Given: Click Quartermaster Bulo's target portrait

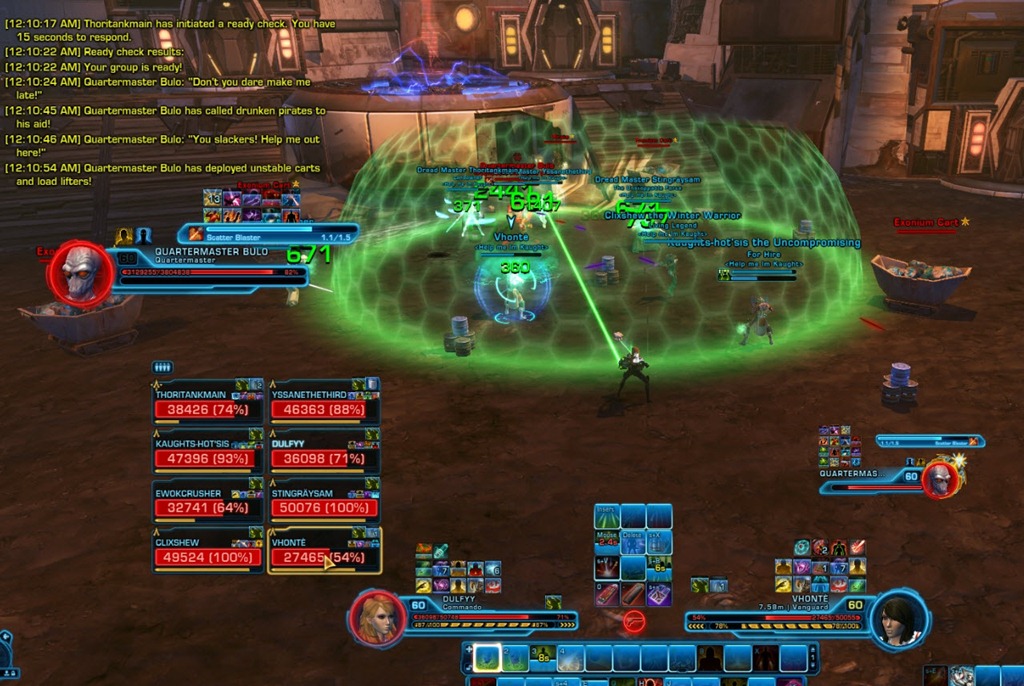Looking at the screenshot, I should pos(78,271).
